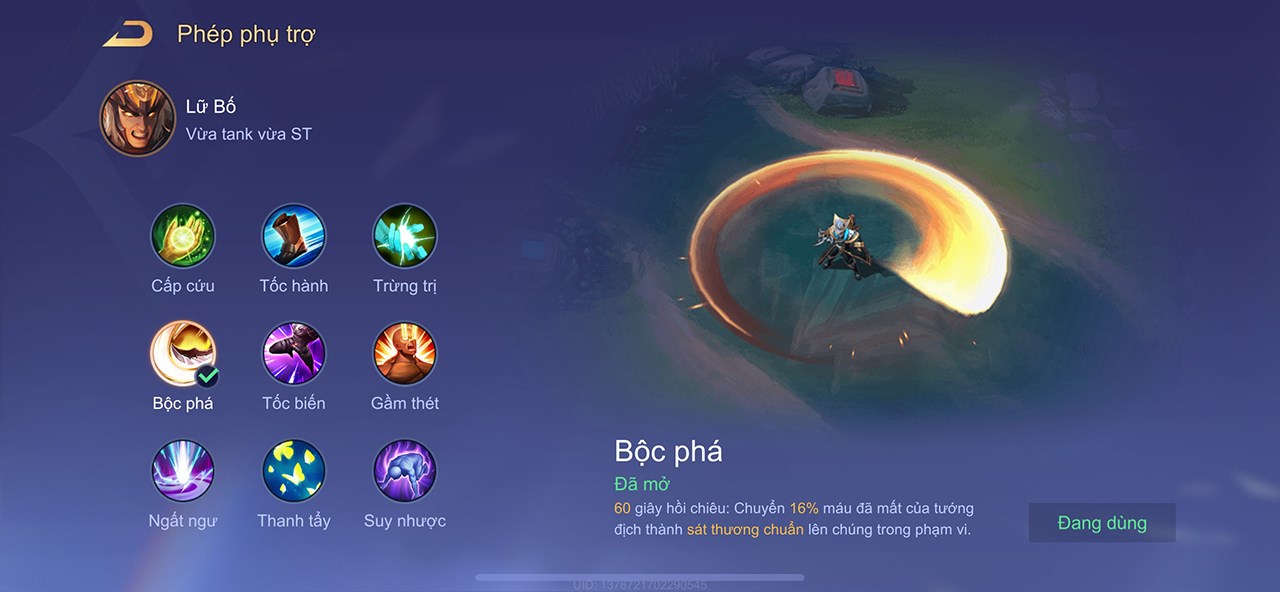Choose the Tốc biến flash spell
This screenshot has height=592, width=1280.
(x=294, y=354)
